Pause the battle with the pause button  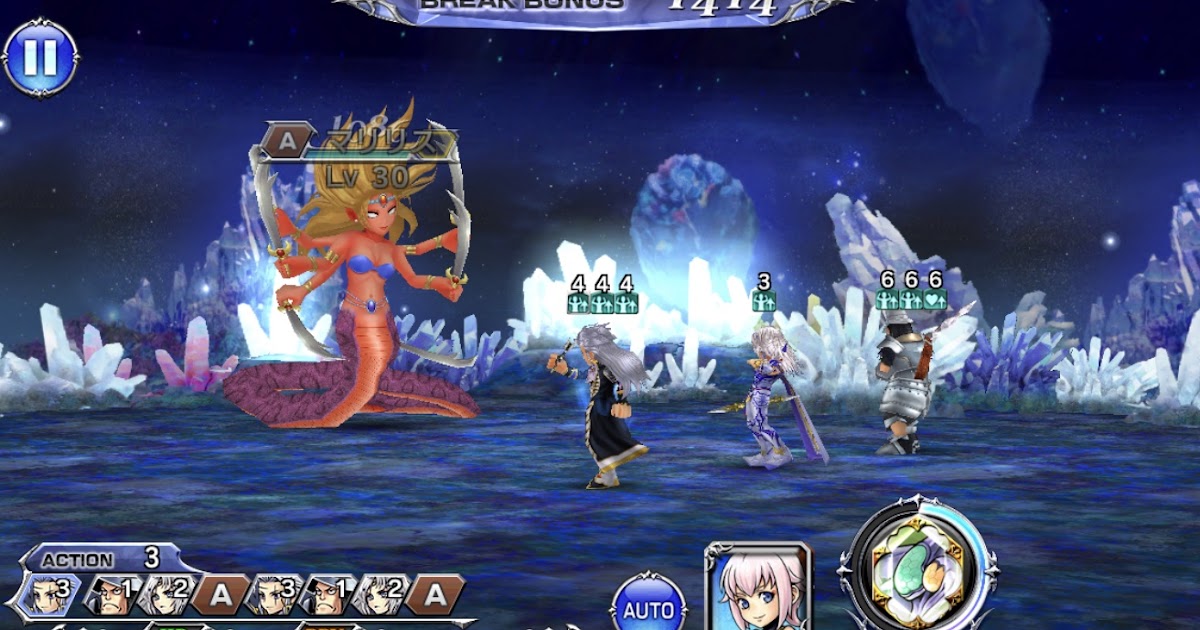pos(40,57)
